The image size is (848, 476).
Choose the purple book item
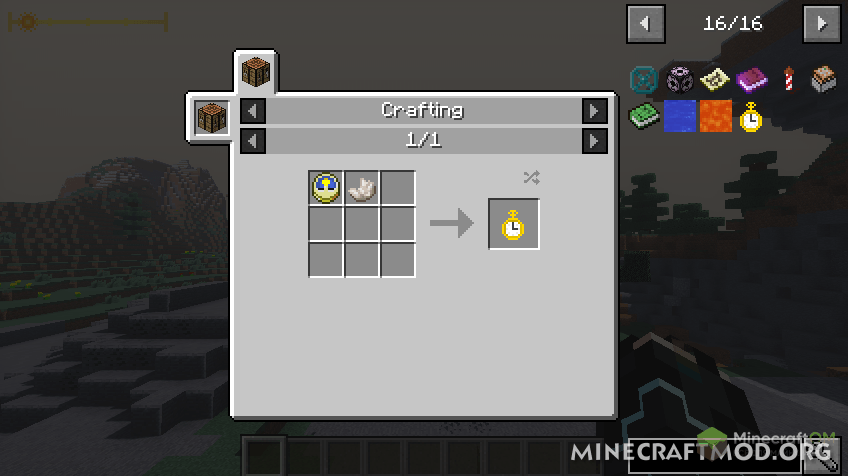click(750, 79)
